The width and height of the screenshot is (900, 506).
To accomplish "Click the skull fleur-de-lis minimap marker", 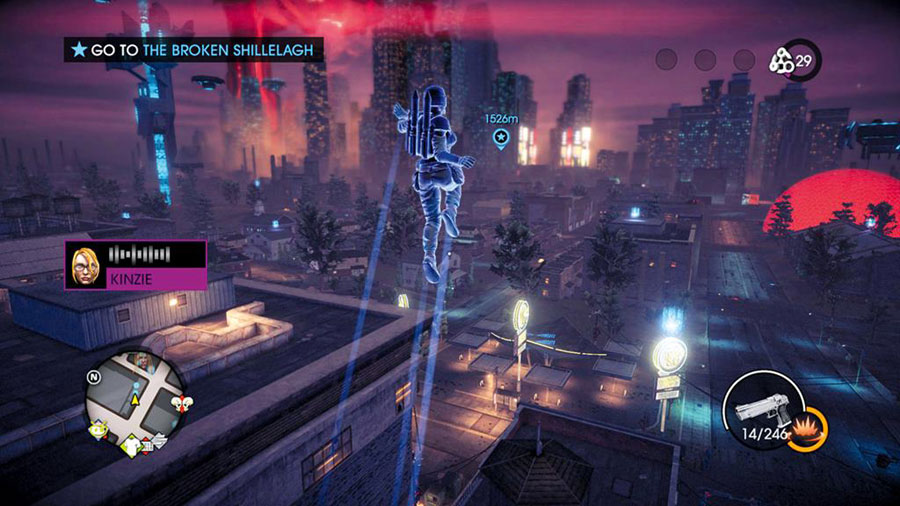I will (184, 403).
